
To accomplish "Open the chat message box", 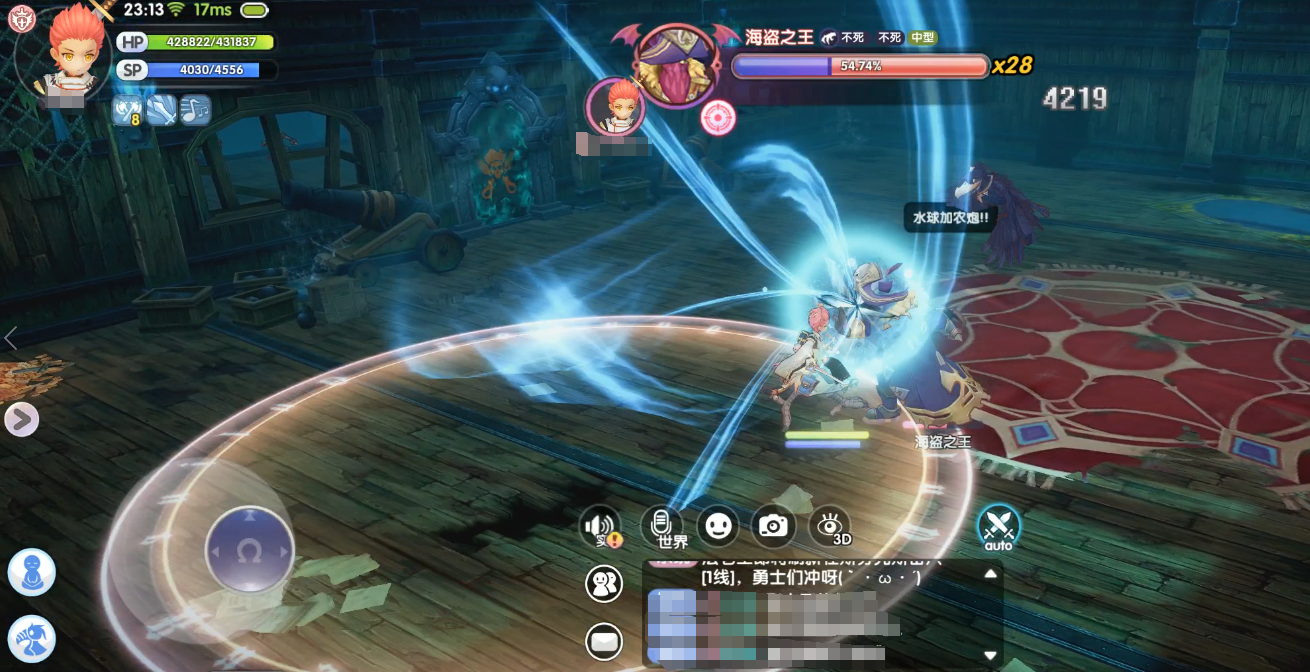I will [815, 612].
